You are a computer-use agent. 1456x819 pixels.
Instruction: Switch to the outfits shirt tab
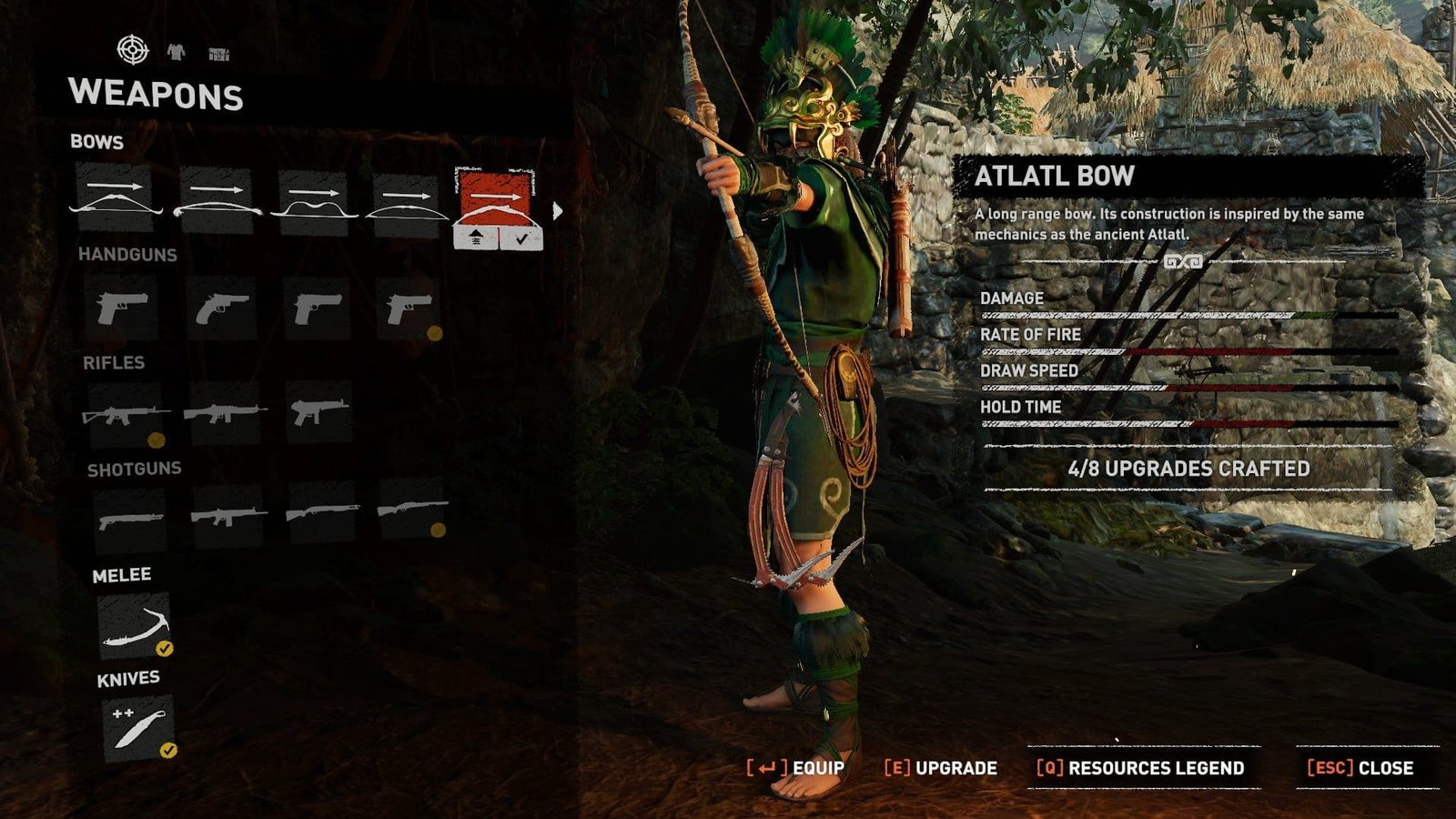click(x=176, y=53)
